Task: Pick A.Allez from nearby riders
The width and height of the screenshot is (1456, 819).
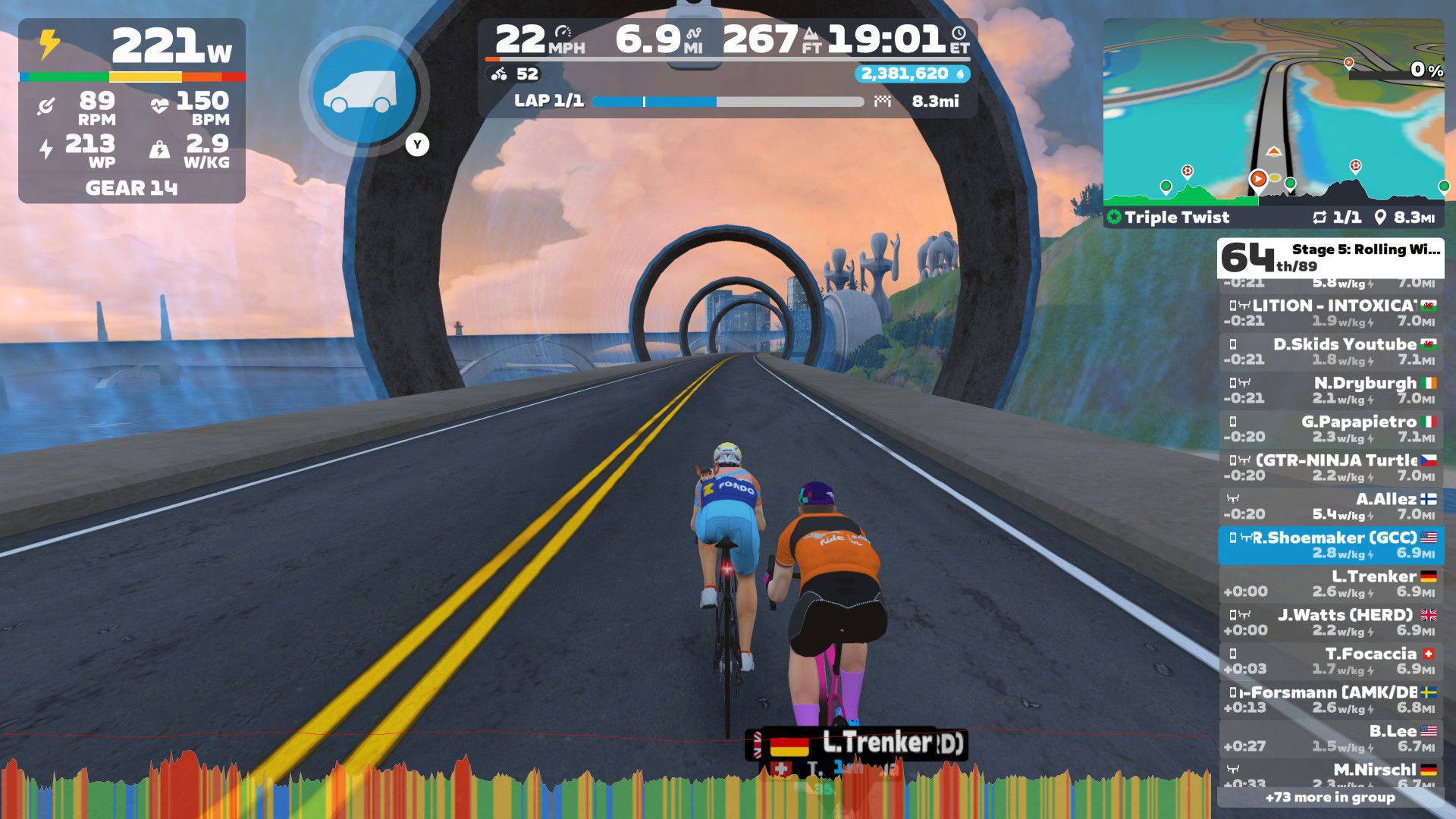Action: (1330, 507)
